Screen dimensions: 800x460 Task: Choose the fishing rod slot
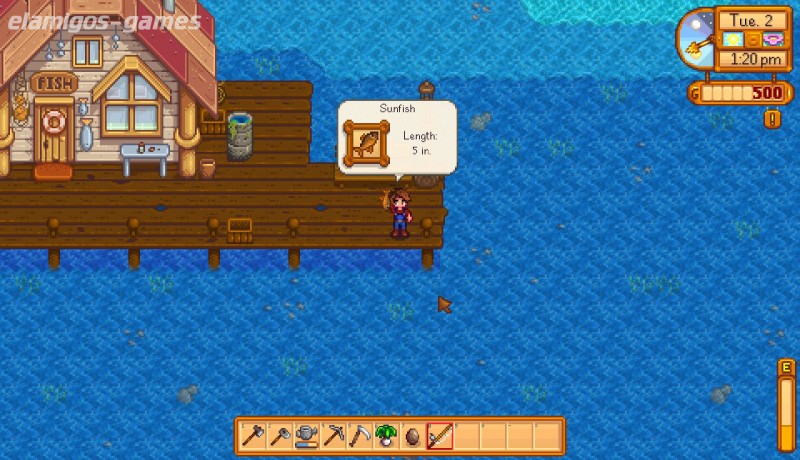point(440,436)
